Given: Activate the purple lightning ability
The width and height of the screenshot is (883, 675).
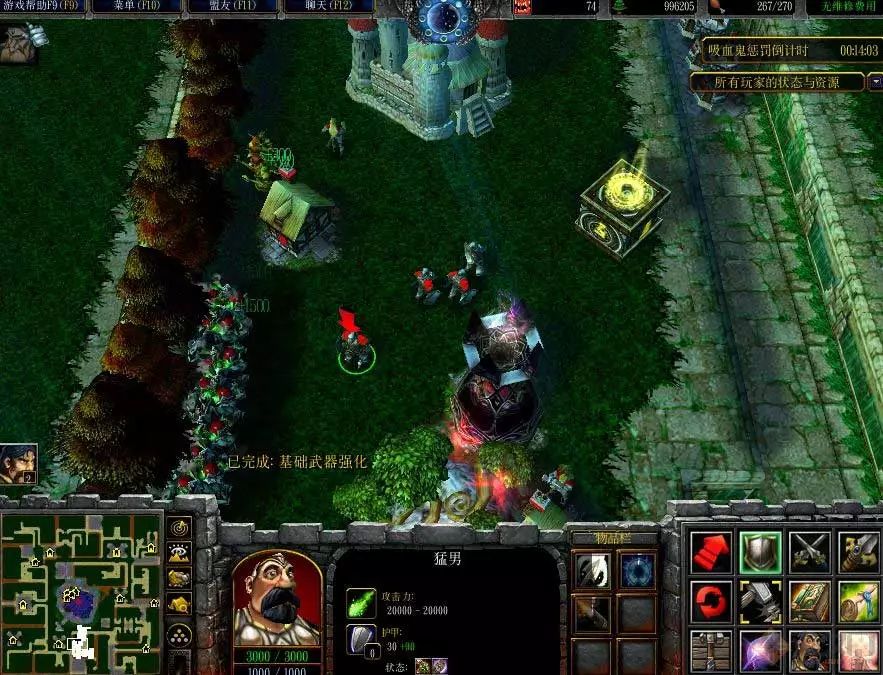Looking at the screenshot, I should (x=760, y=650).
